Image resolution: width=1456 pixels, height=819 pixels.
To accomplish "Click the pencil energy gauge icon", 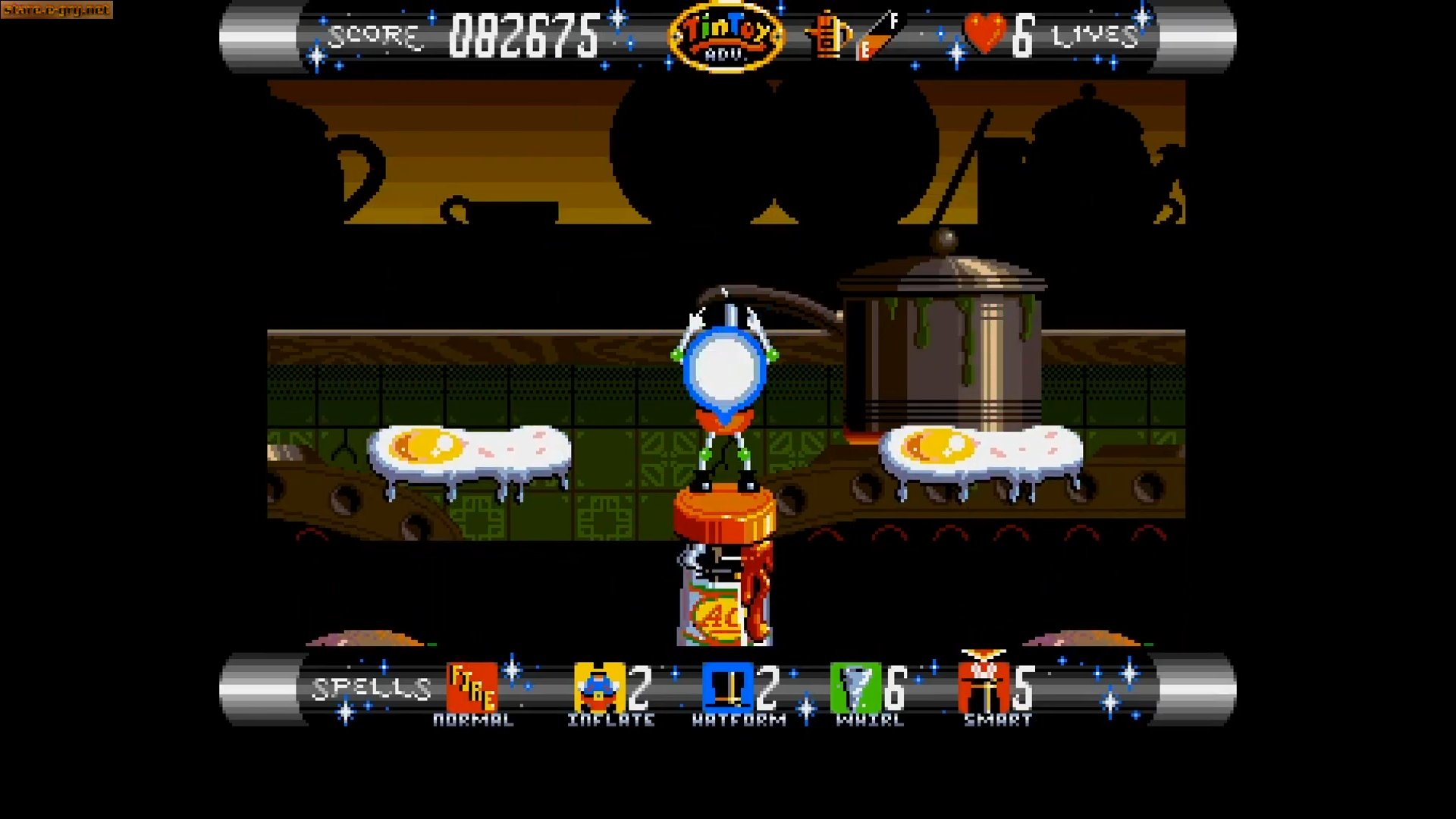I will [x=872, y=36].
